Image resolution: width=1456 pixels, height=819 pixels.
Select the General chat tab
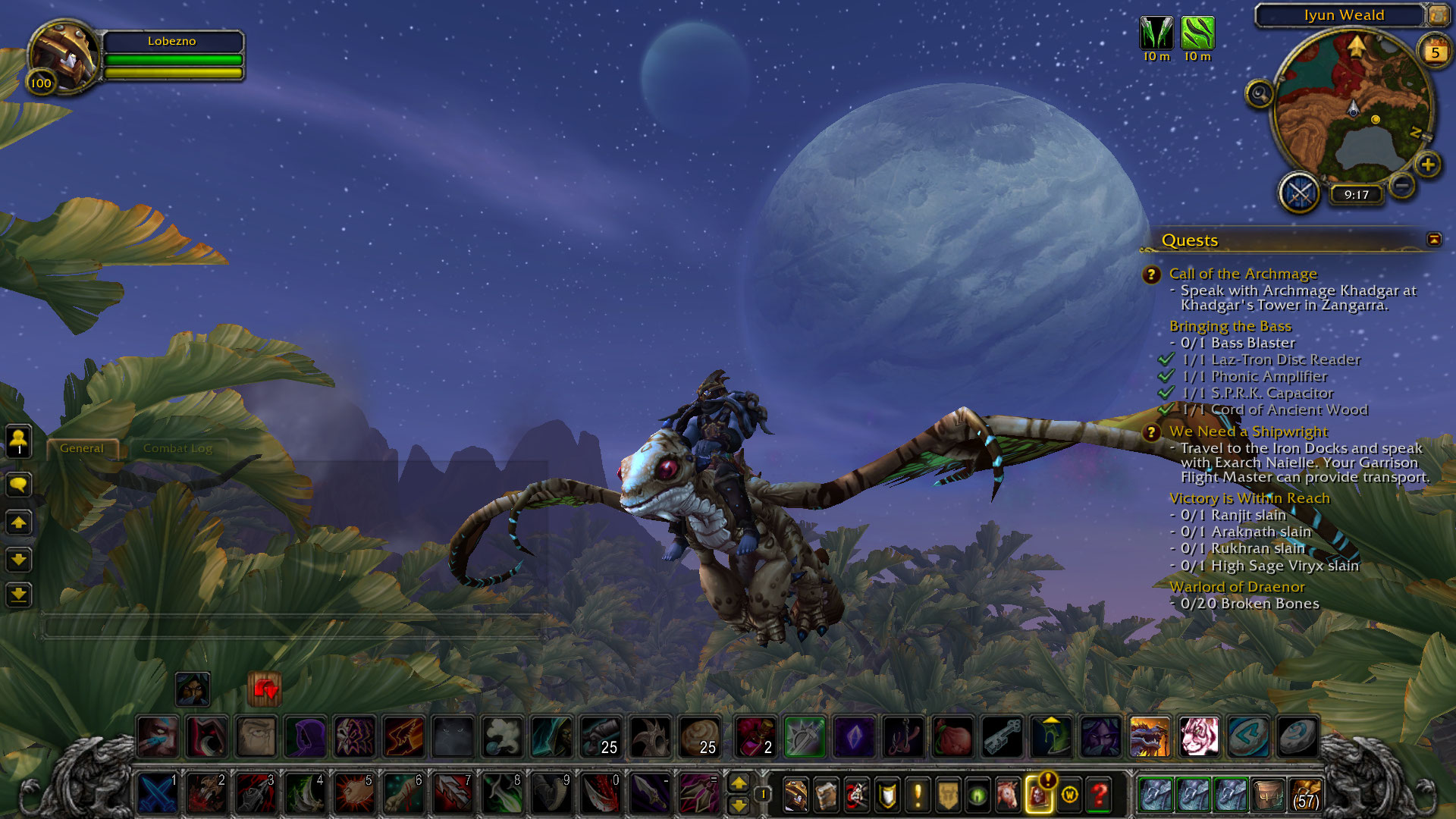(x=82, y=448)
